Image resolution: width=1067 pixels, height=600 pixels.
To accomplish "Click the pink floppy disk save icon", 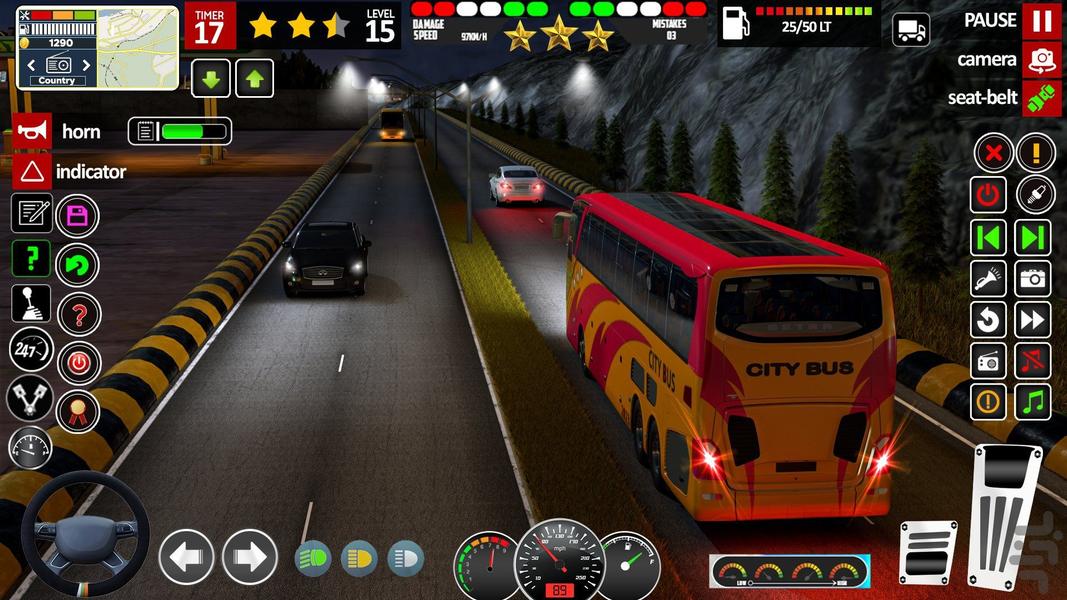I will [x=77, y=215].
